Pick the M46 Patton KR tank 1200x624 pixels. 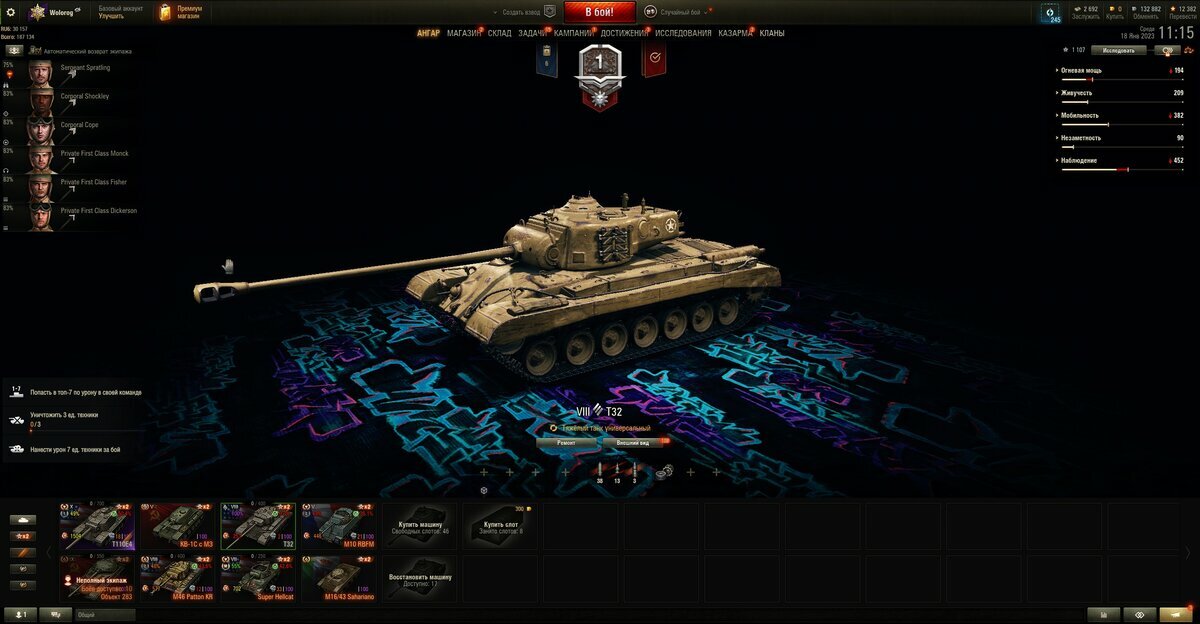click(177, 578)
